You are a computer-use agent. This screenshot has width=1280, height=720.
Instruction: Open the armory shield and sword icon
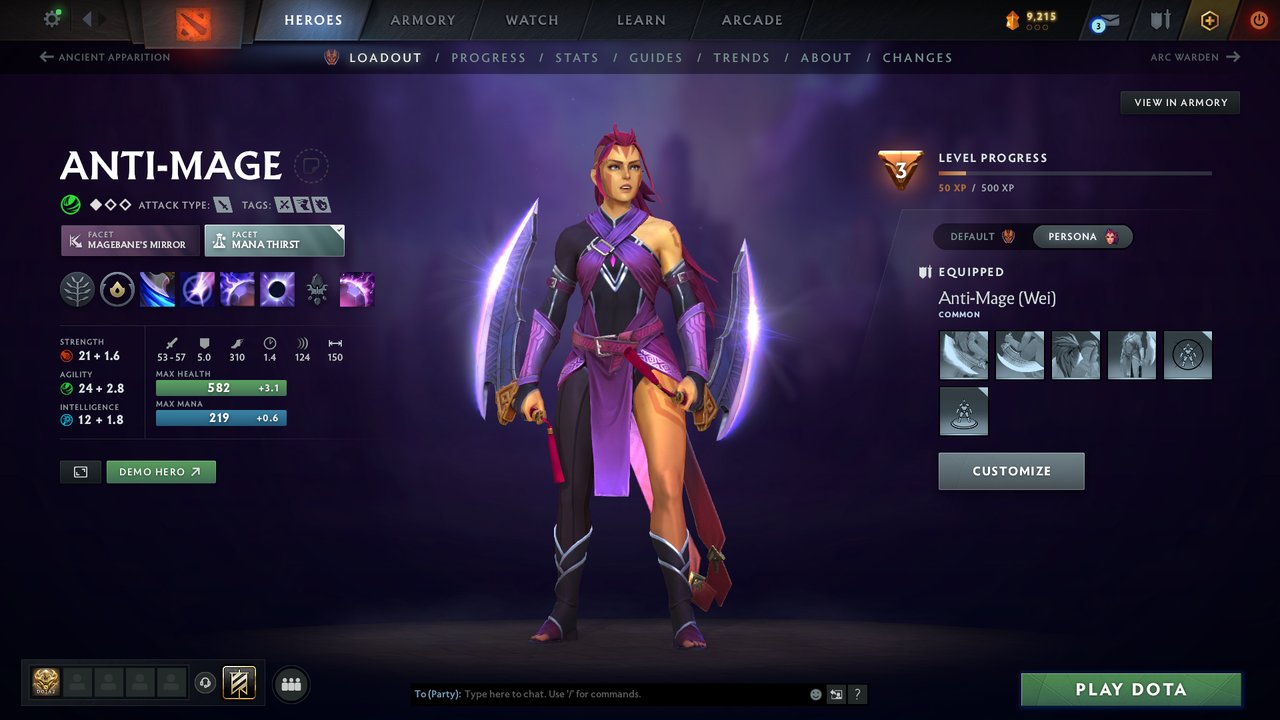point(1159,20)
